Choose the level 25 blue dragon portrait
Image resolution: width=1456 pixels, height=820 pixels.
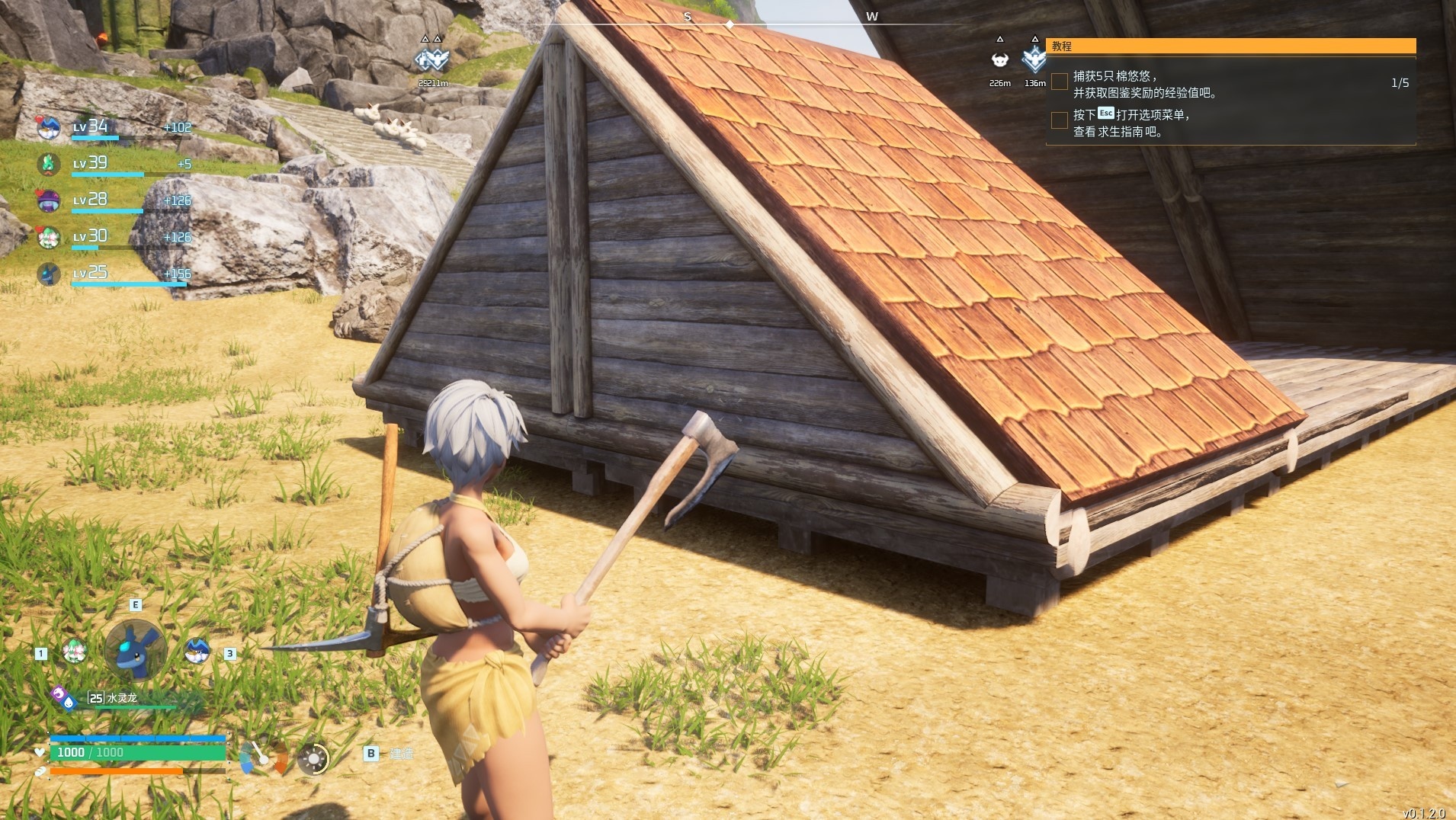click(48, 274)
